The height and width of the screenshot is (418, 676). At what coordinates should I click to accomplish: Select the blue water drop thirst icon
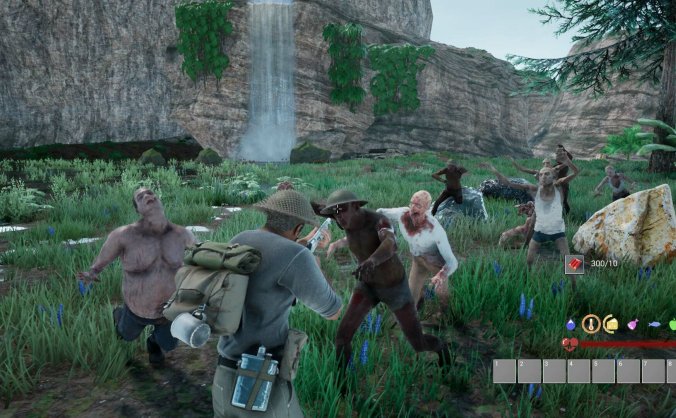(570, 324)
